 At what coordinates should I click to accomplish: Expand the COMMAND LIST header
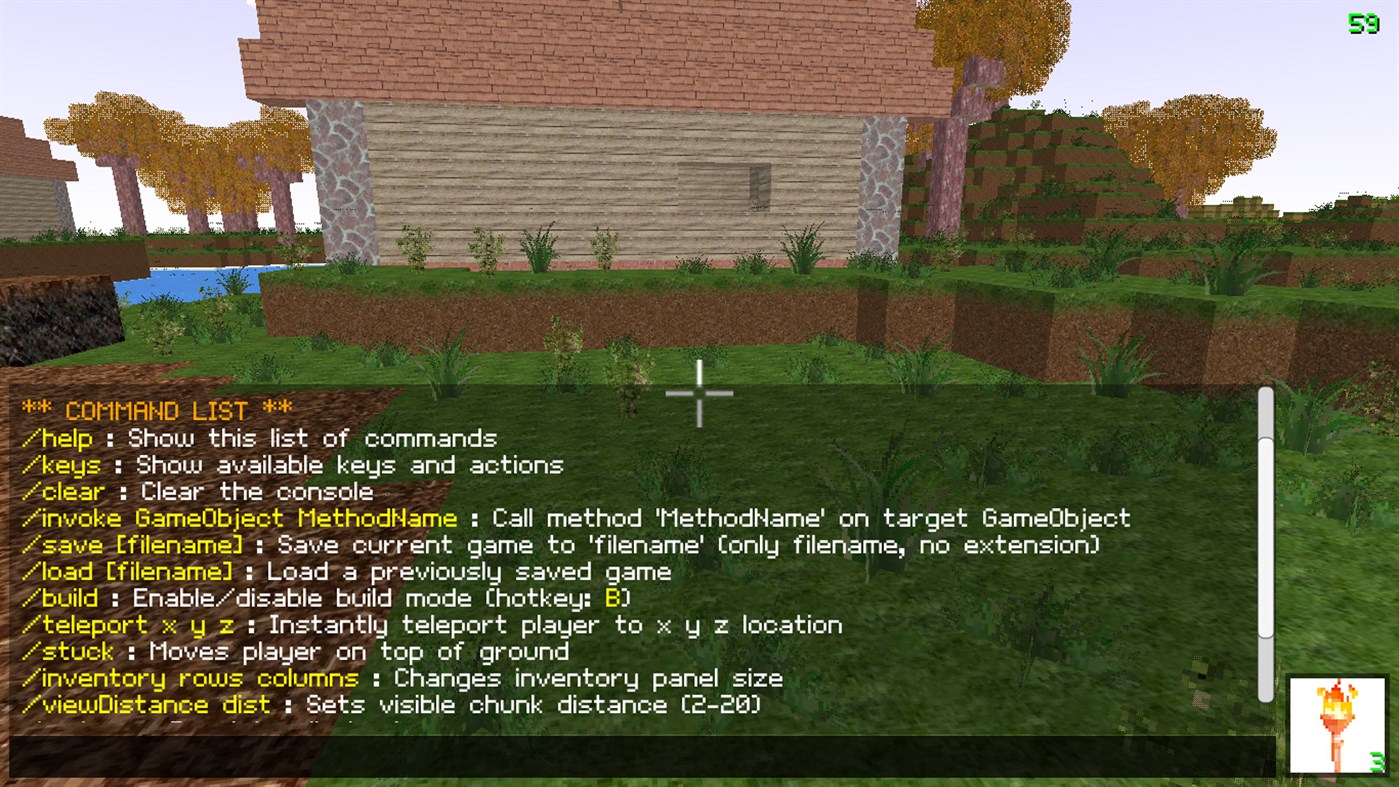click(x=155, y=410)
